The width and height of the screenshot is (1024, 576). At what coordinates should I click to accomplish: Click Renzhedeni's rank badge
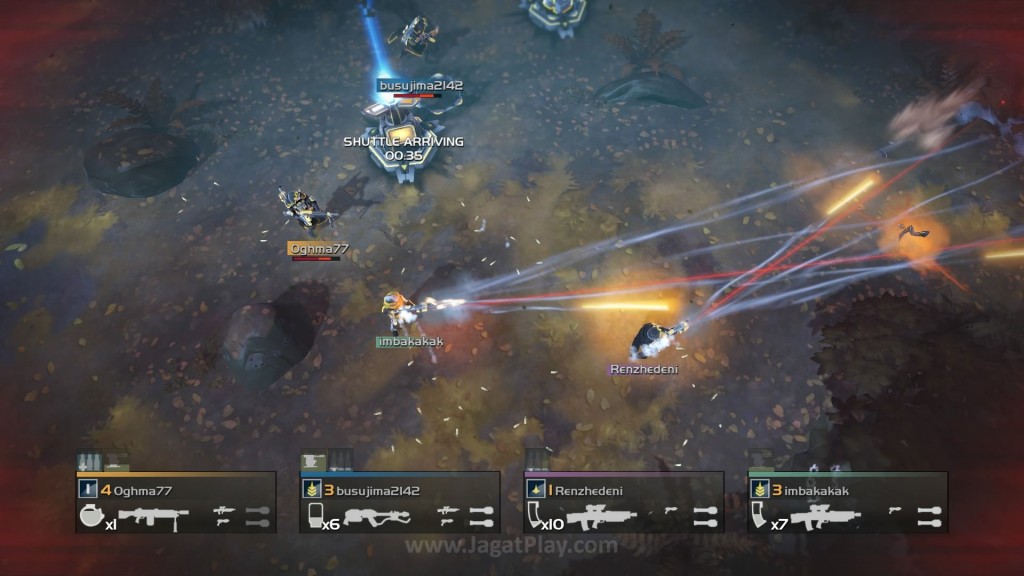(x=535, y=490)
